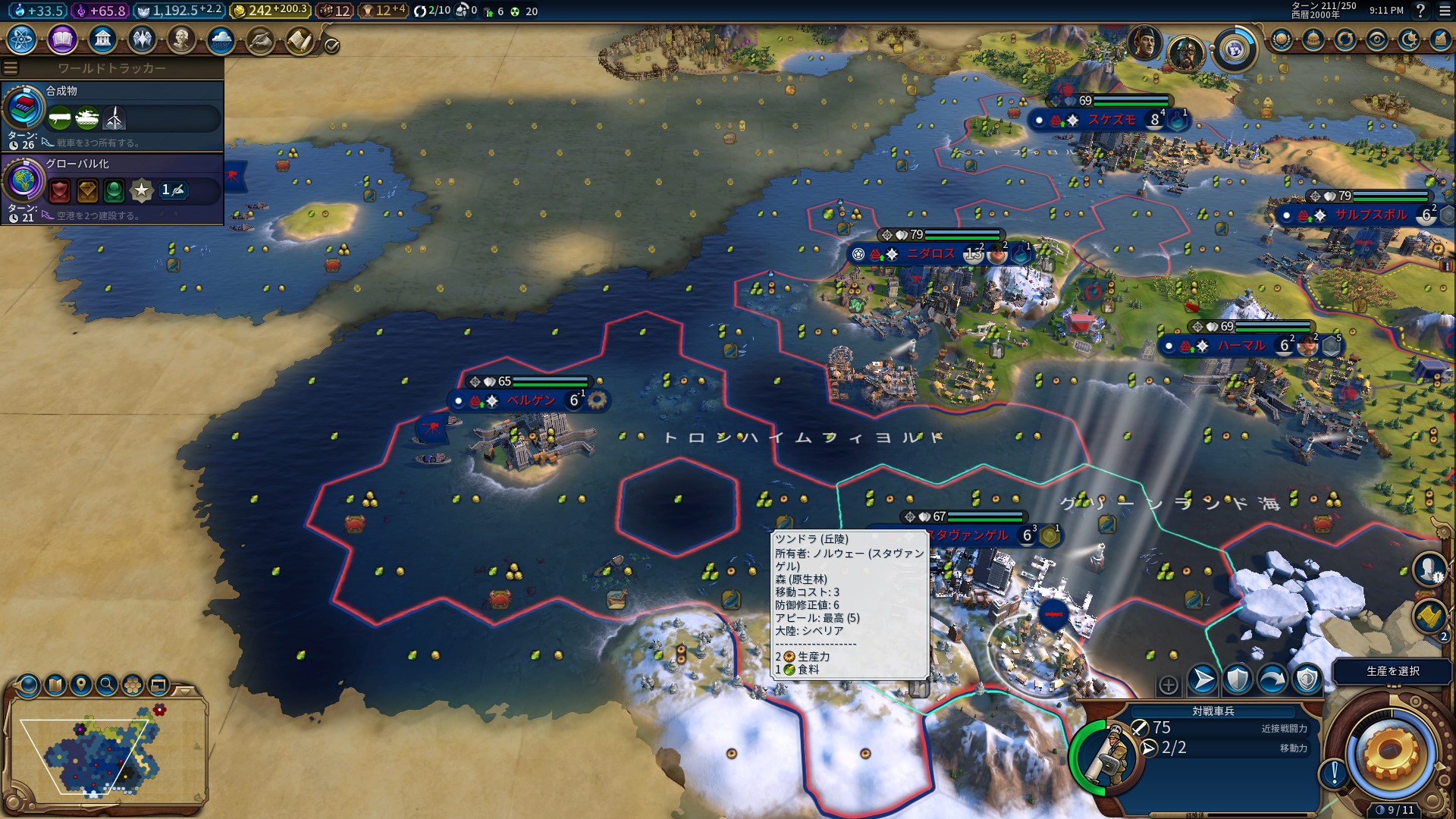Click the minimap
Screen dimensions: 1456x819
(106, 752)
